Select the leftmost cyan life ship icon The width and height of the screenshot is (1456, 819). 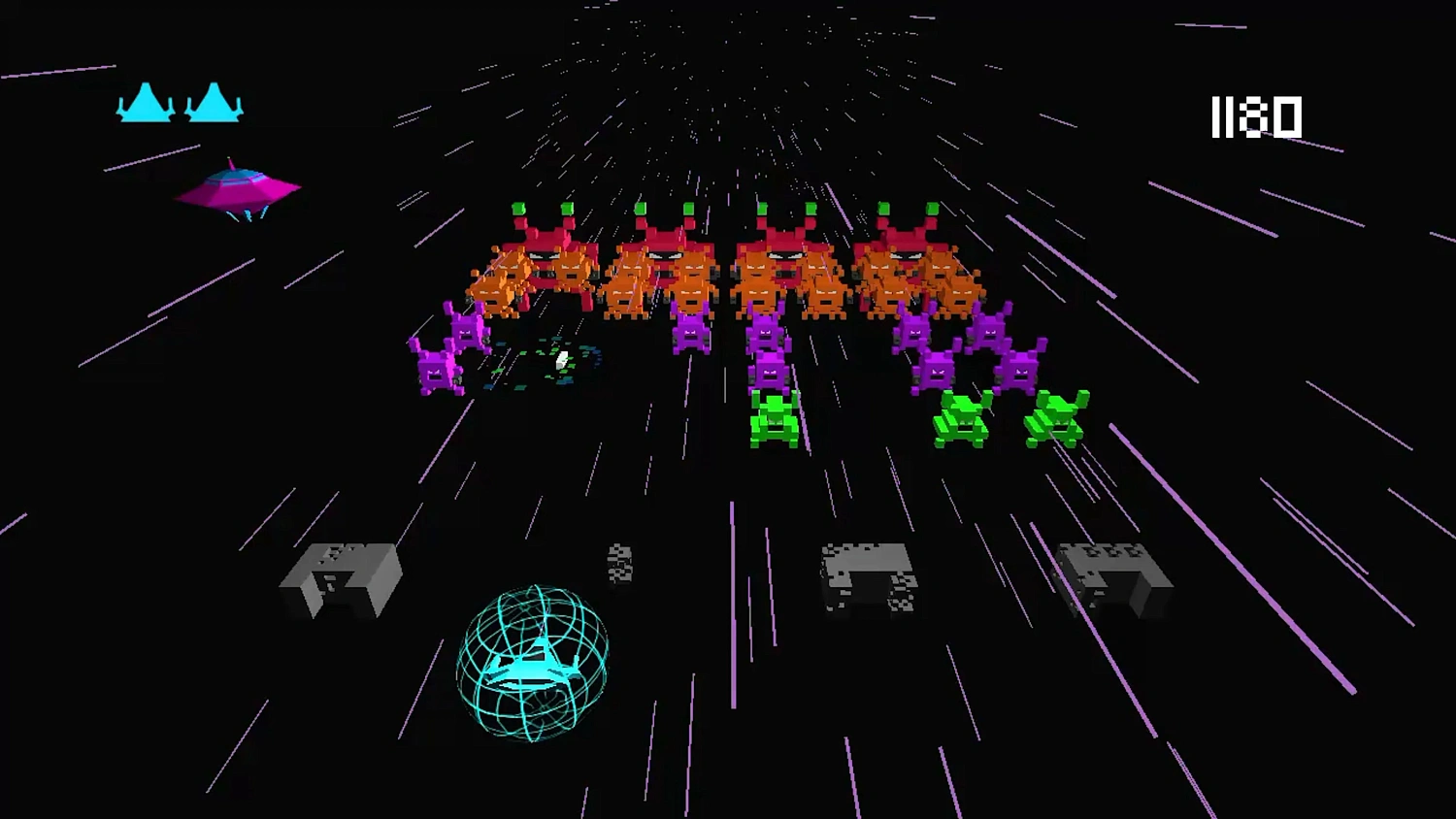tap(144, 105)
